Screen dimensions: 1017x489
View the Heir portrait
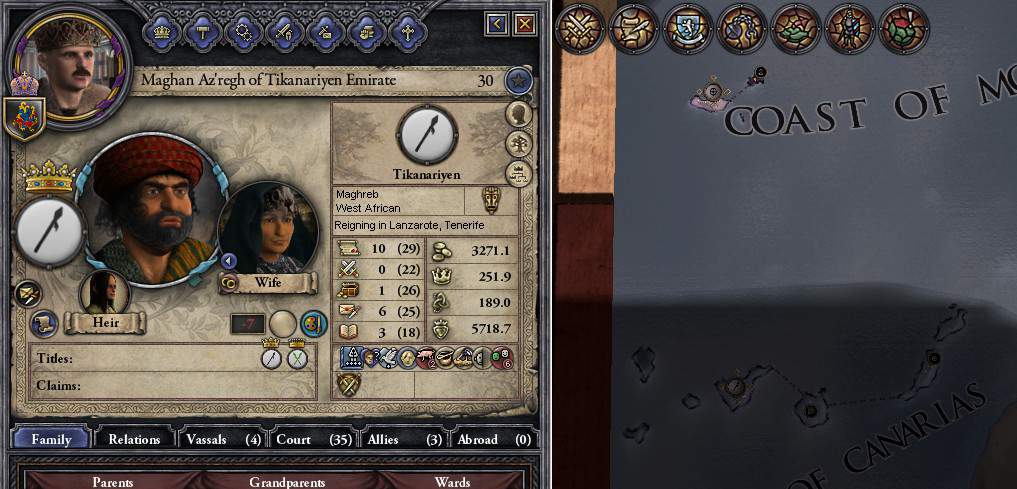[x=105, y=293]
